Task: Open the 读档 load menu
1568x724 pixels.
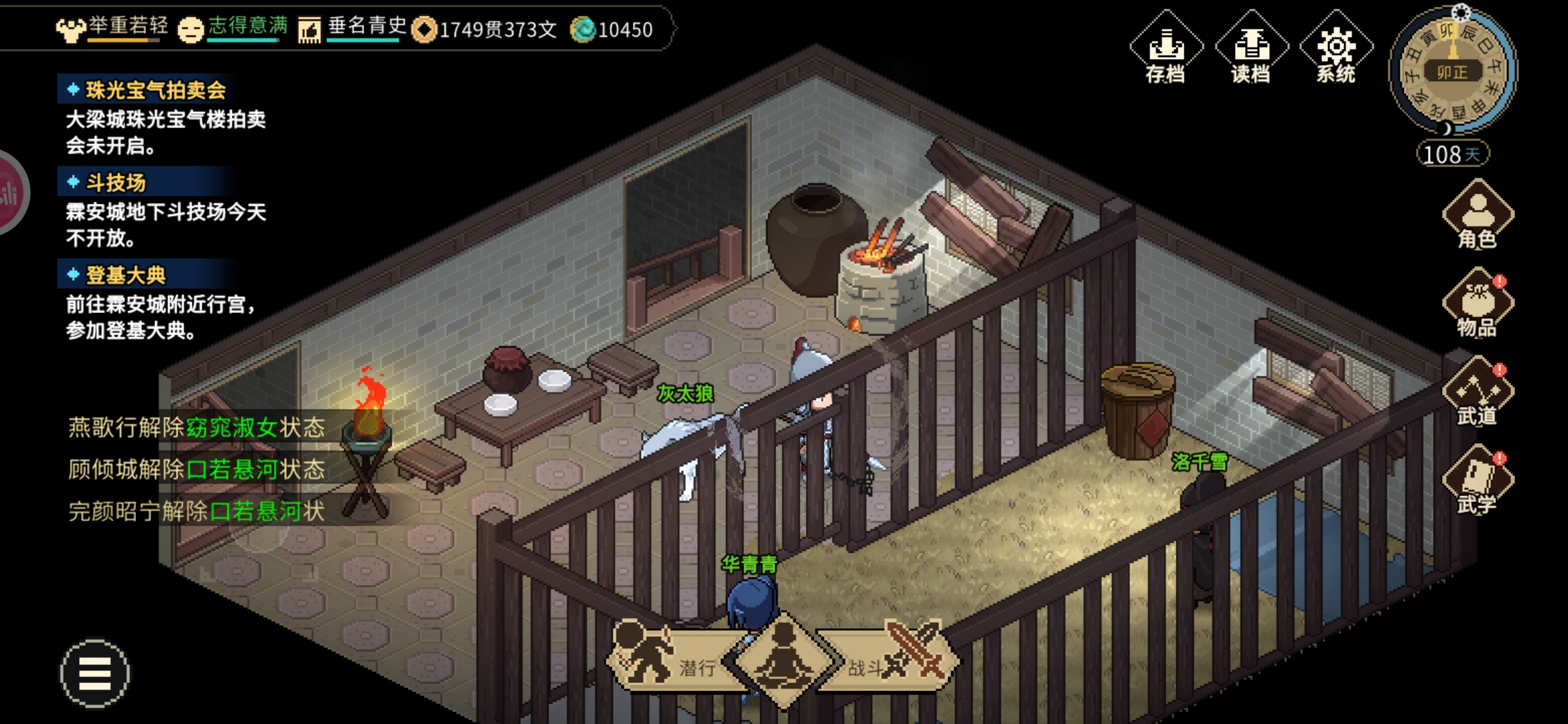Action: click(x=1251, y=48)
